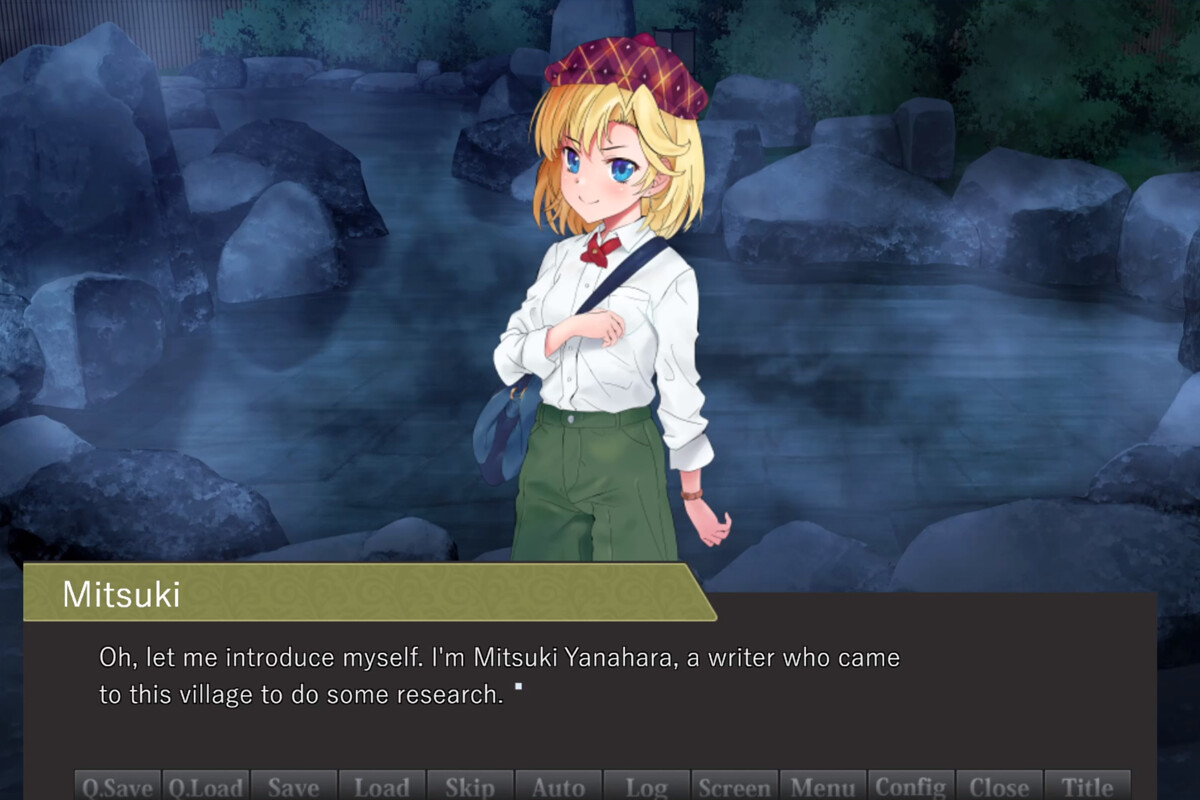Activate Skip to fast-forward dialogue
This screenshot has width=1200, height=800.
pyautogui.click(x=470, y=786)
